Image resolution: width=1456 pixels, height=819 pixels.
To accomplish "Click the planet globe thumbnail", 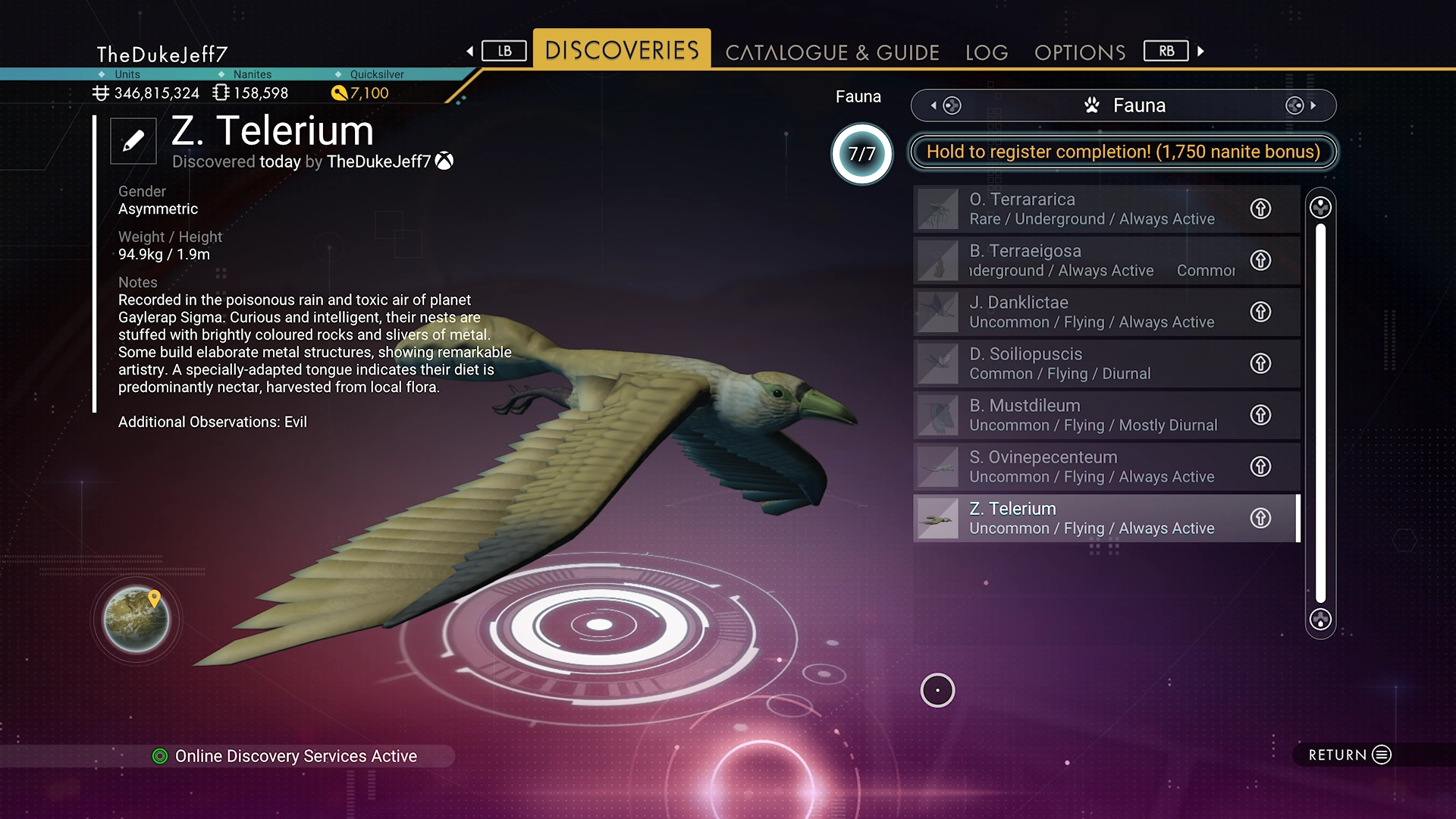I will (136, 620).
